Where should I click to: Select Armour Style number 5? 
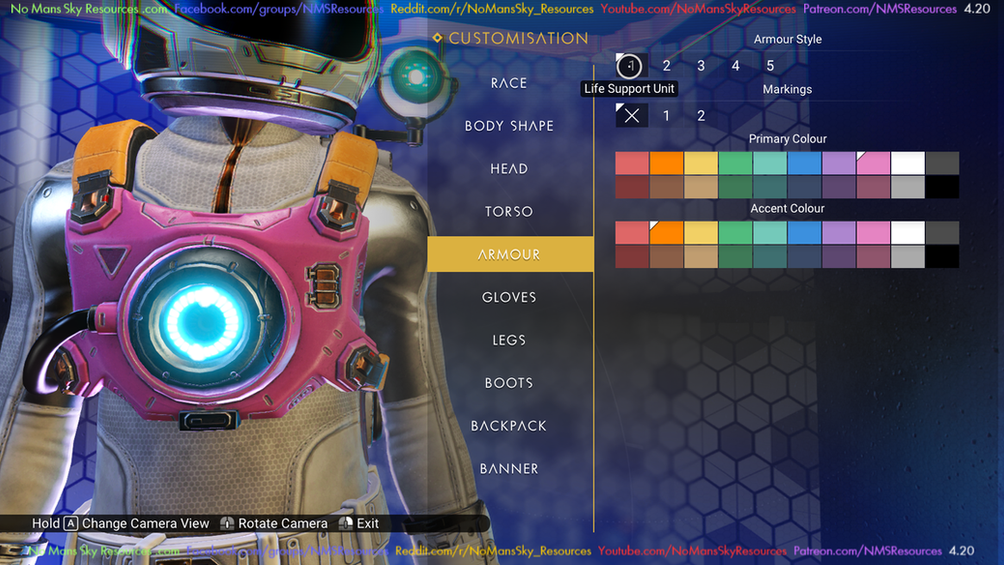pyautogui.click(x=770, y=66)
